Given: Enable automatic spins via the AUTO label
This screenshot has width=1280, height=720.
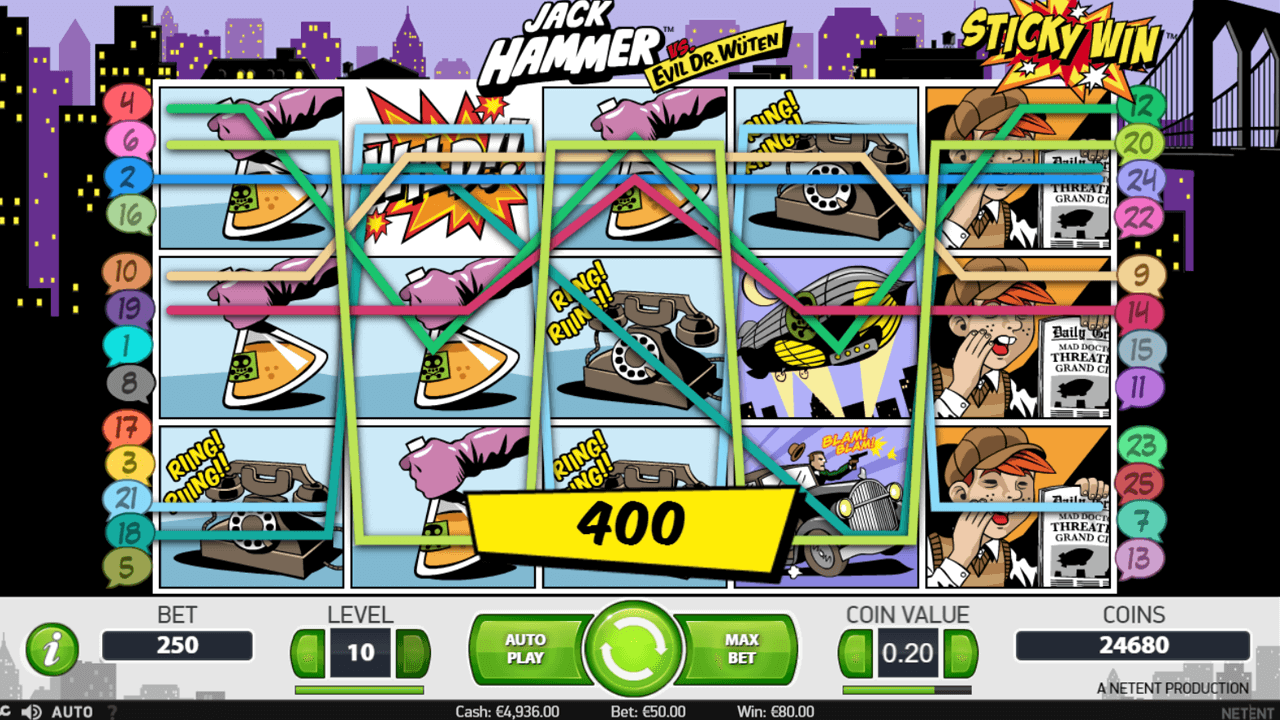Looking at the screenshot, I should 72,710.
